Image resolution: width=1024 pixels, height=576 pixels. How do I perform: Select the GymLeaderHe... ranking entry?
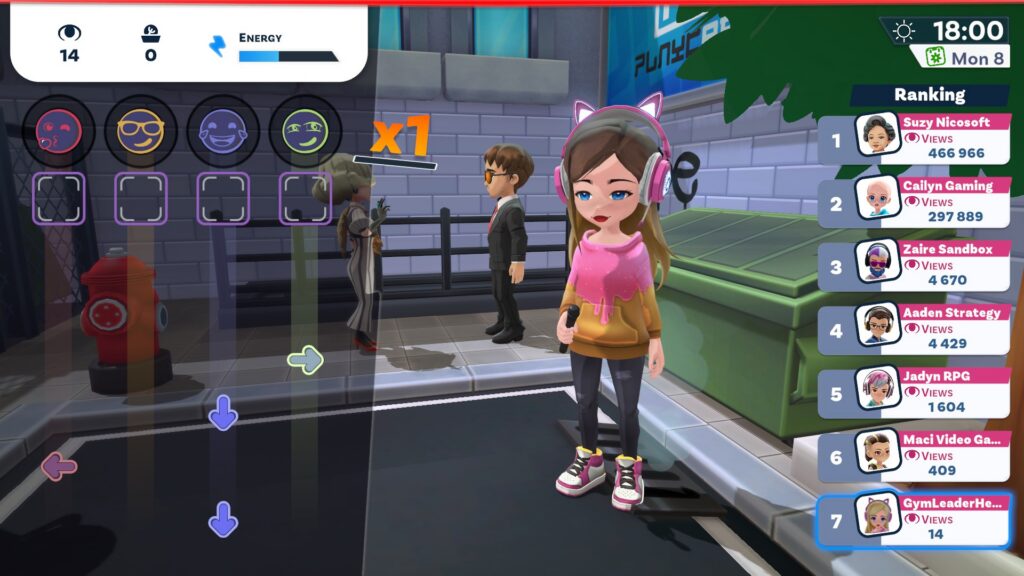click(x=915, y=520)
